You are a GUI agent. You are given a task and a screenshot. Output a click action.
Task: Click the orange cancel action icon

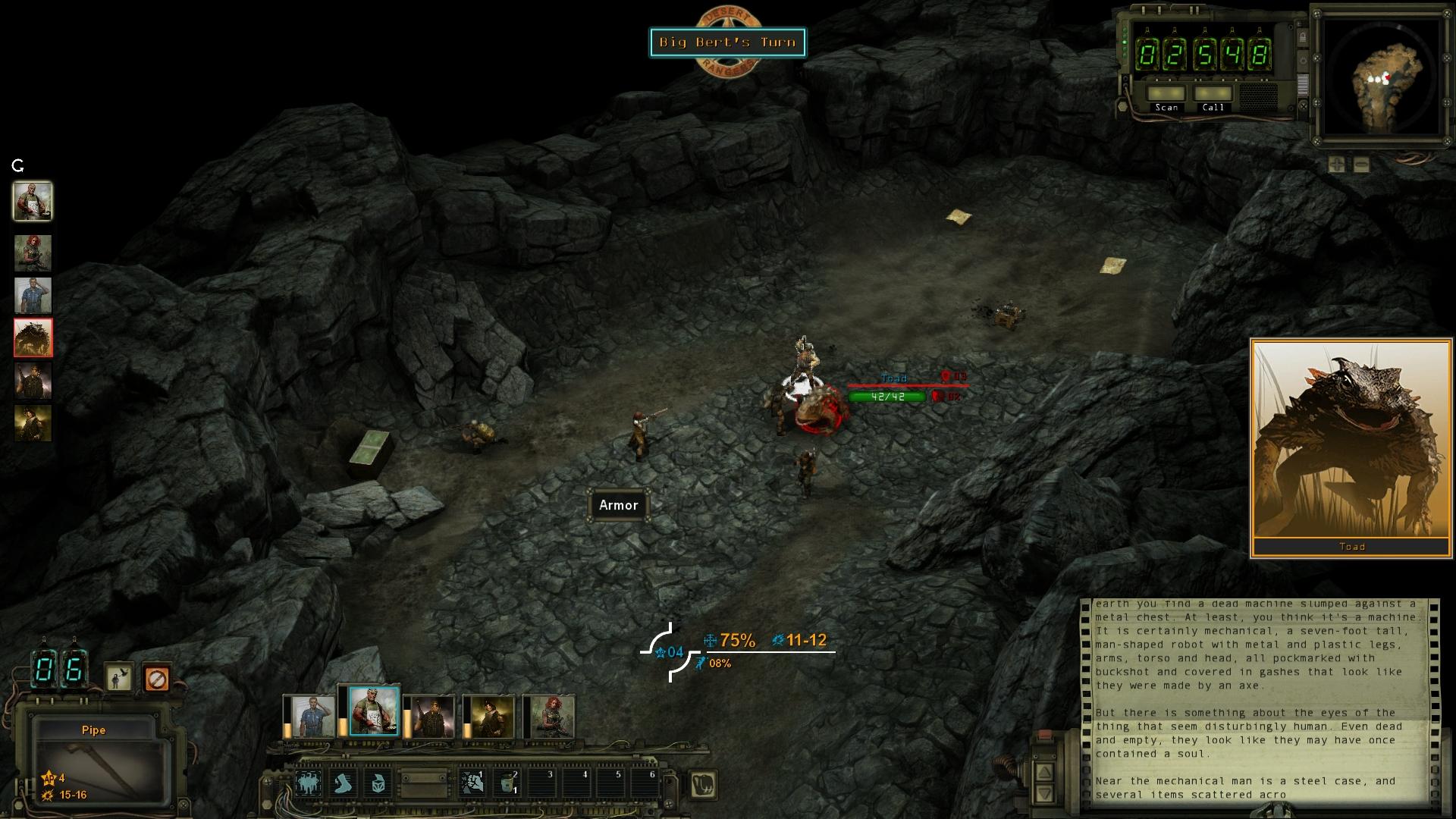click(156, 678)
